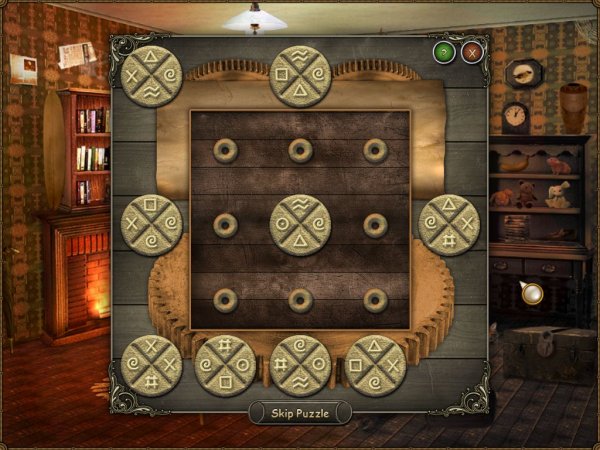Select the disc with triangle above hash
600x450 pixels.
(x=449, y=225)
